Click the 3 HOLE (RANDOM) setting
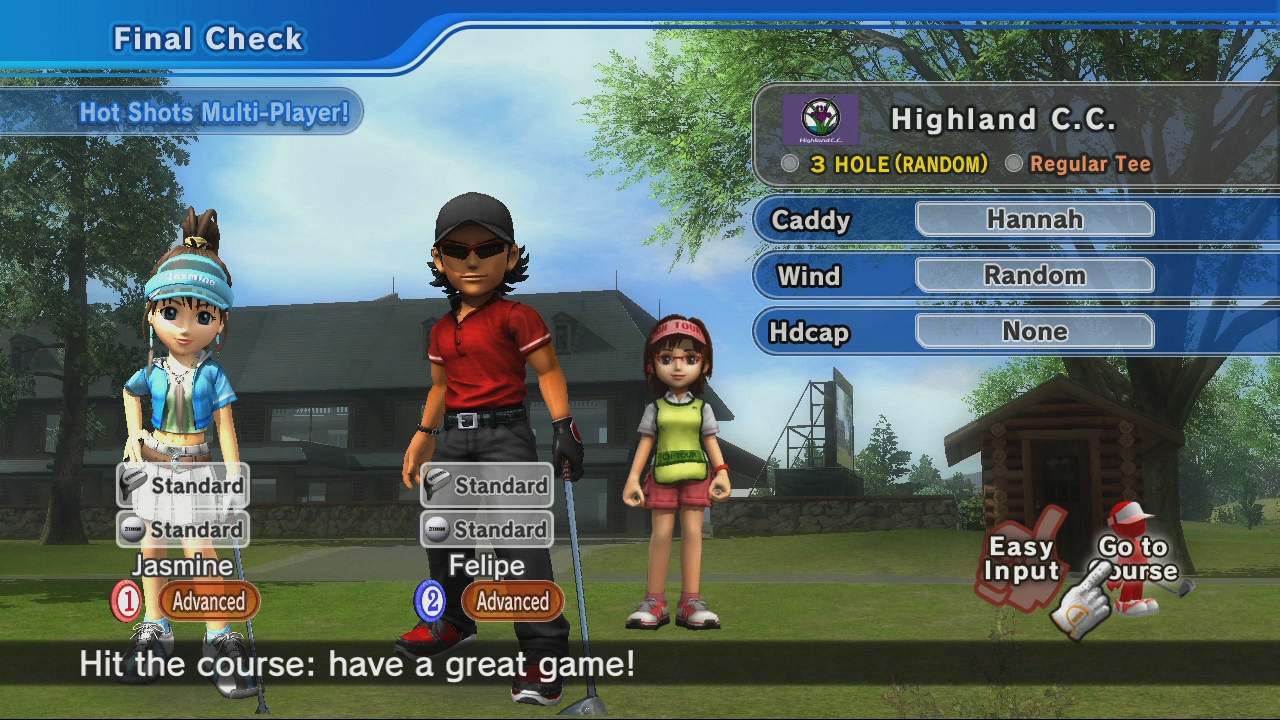Viewport: 1280px width, 720px height. [898, 165]
